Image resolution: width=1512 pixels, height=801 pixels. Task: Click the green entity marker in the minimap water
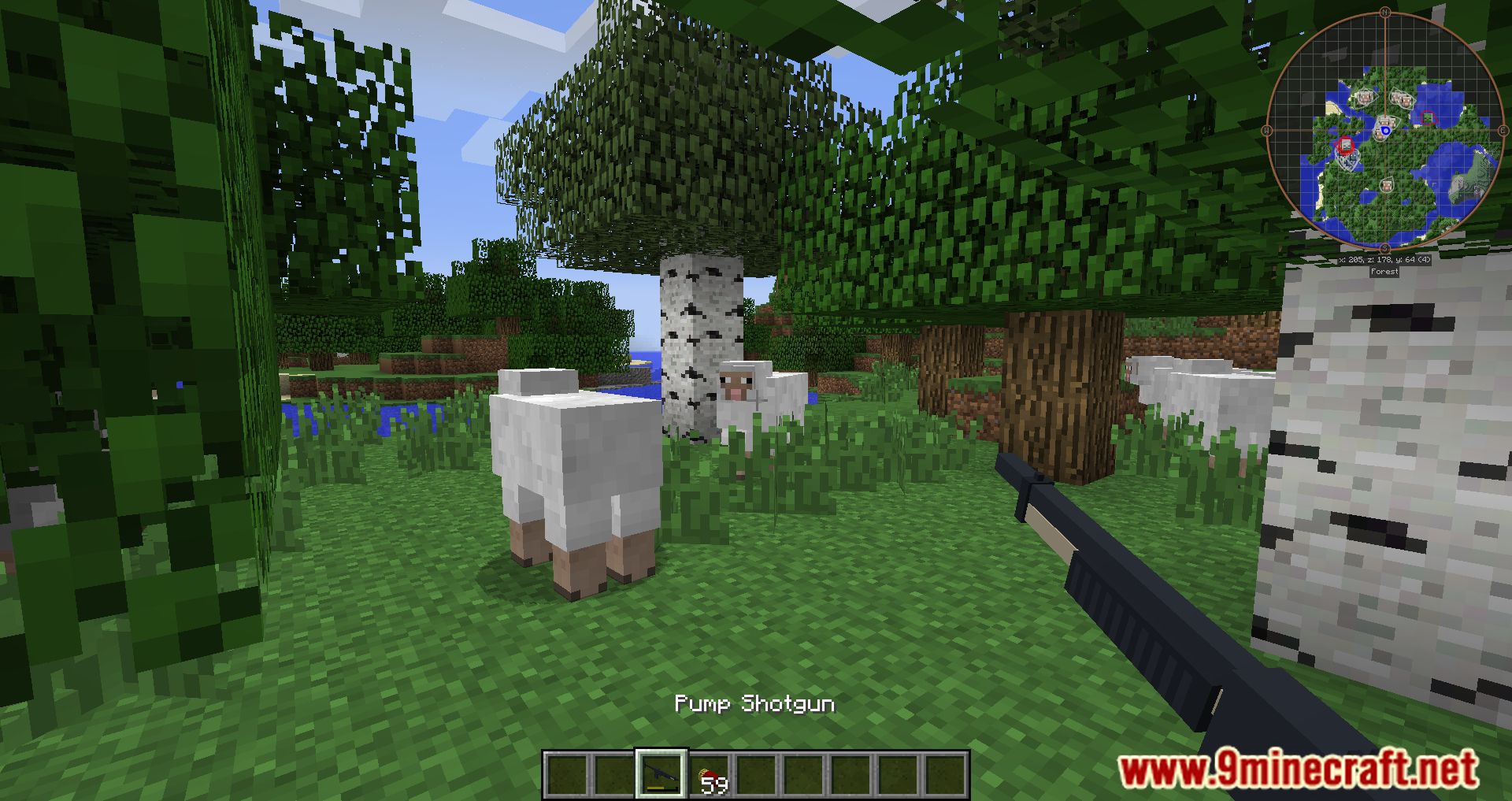[1428, 118]
